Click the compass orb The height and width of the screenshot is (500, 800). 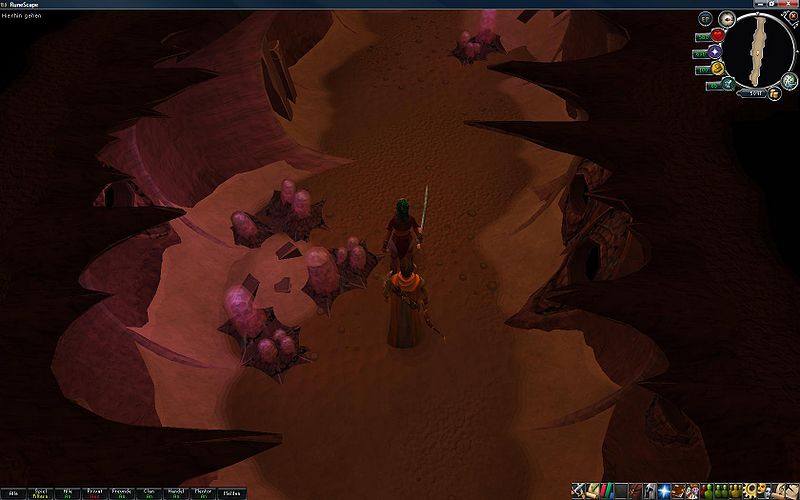728,18
